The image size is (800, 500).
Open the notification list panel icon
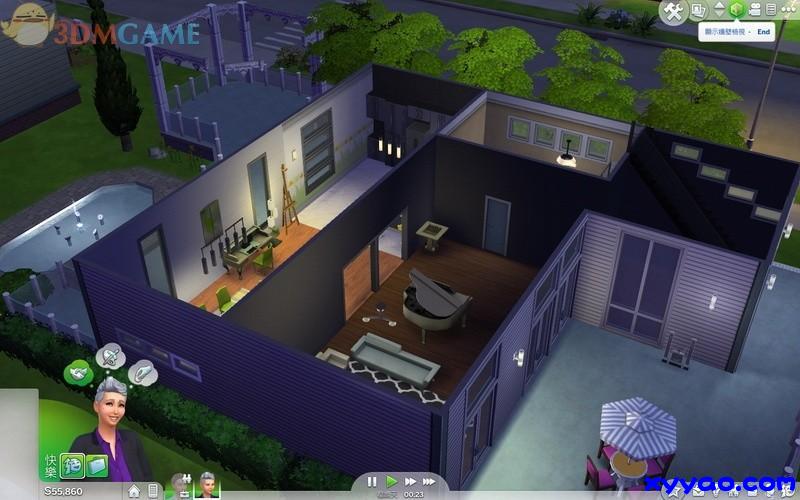point(772,11)
